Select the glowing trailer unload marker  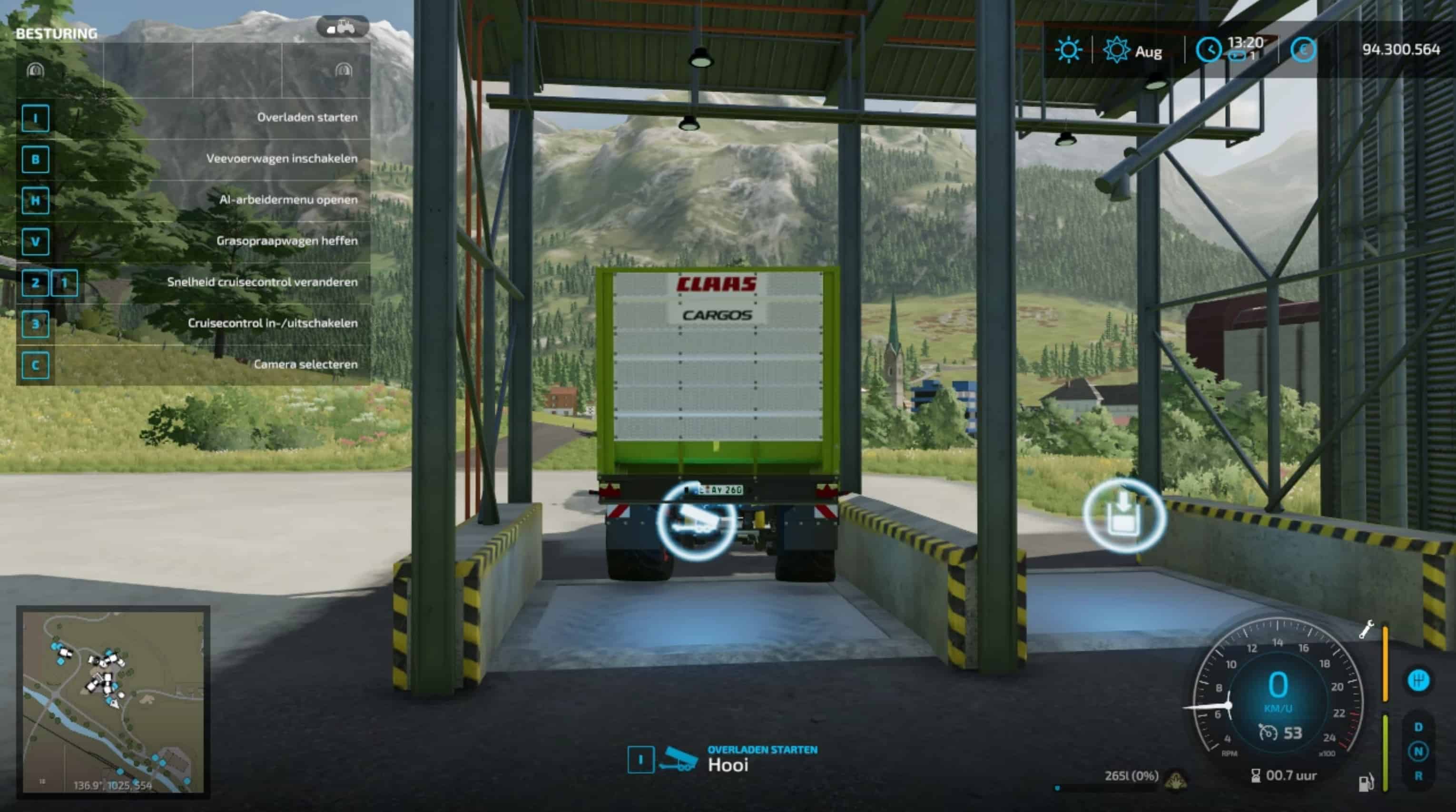click(696, 520)
